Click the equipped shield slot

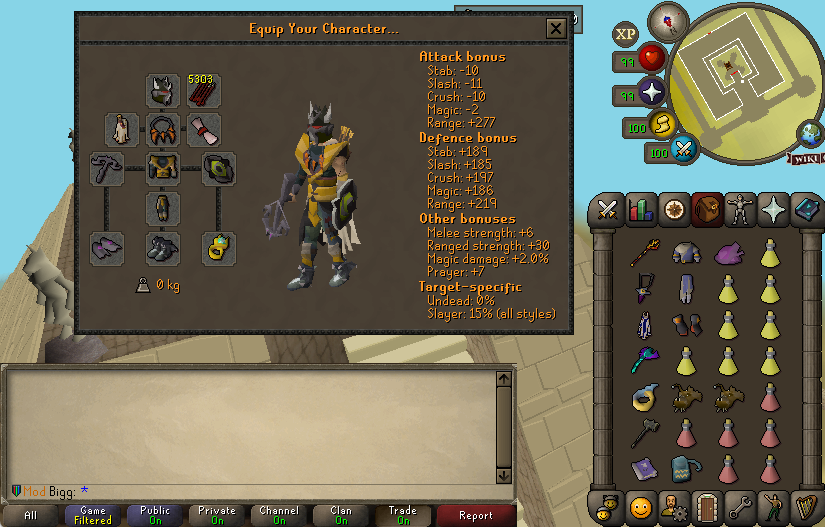coord(219,169)
